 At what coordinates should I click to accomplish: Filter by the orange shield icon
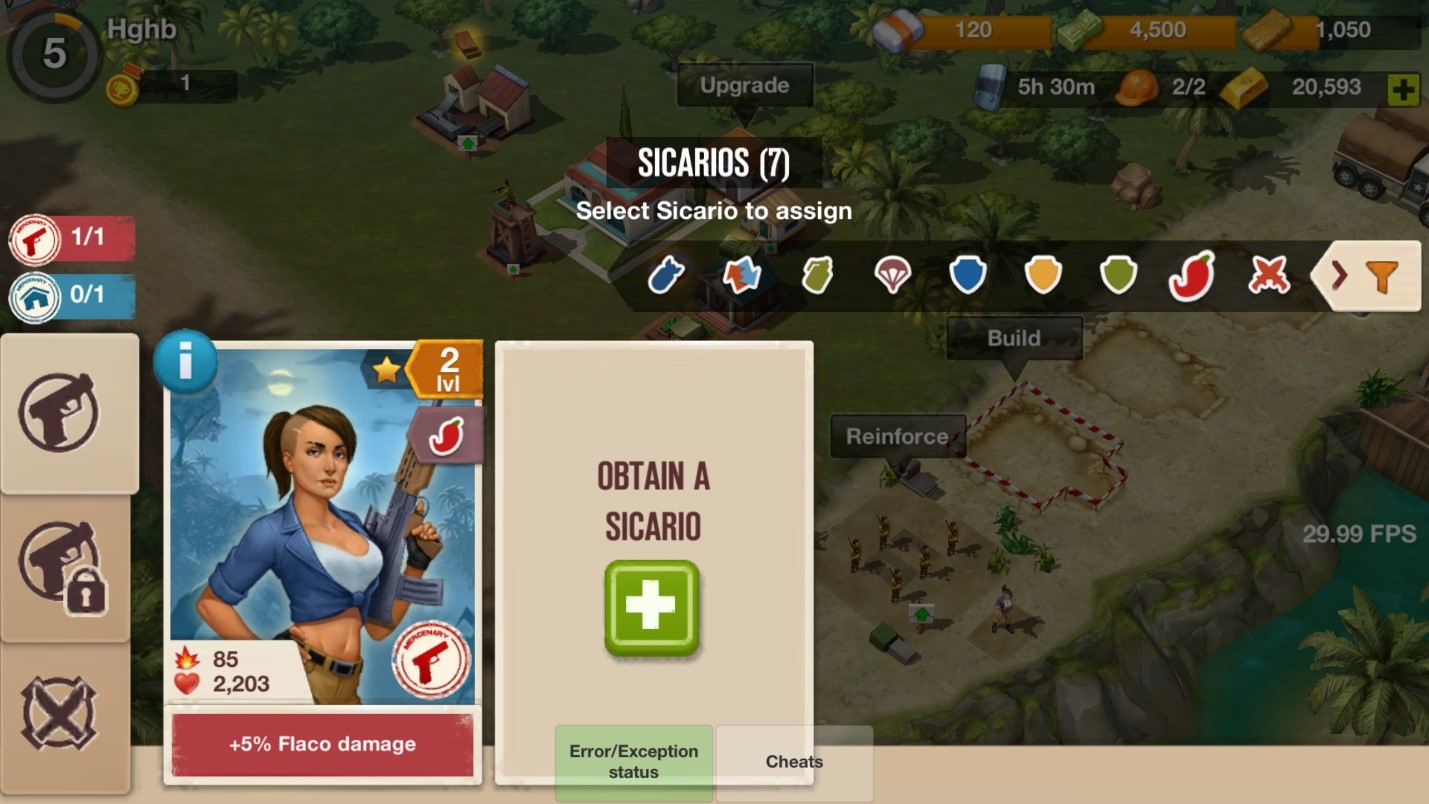coord(1042,275)
